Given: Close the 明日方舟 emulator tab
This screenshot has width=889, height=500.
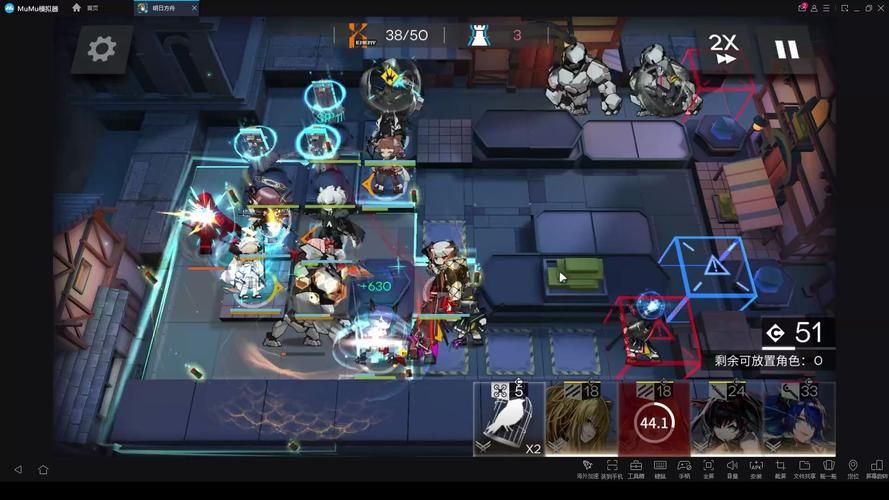Looking at the screenshot, I should tap(194, 8).
